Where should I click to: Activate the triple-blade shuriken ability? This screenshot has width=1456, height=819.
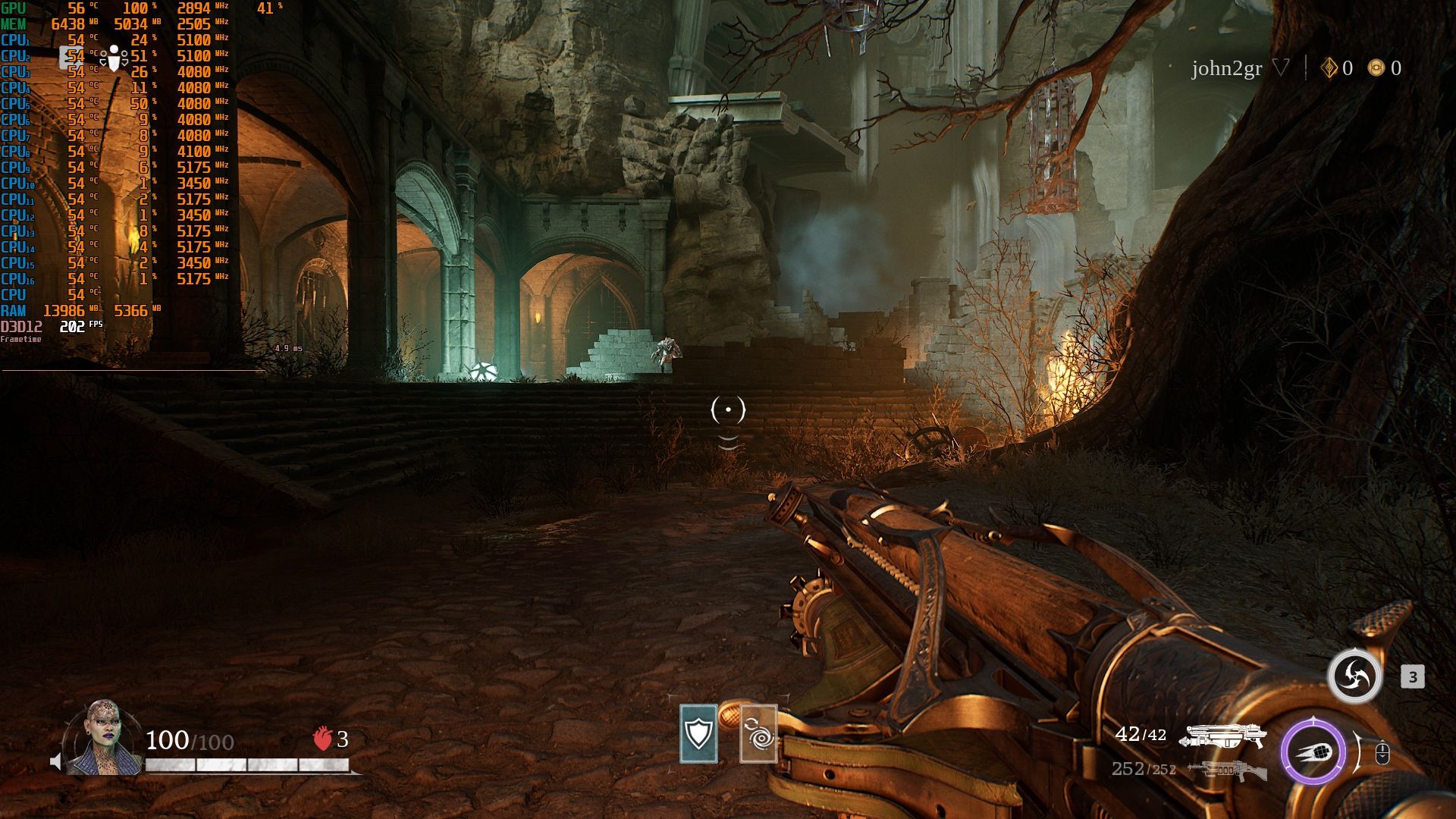coord(1354,676)
